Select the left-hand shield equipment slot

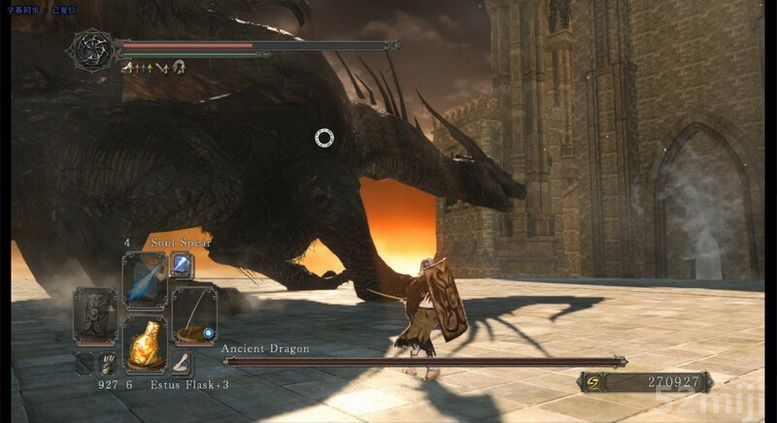point(96,316)
